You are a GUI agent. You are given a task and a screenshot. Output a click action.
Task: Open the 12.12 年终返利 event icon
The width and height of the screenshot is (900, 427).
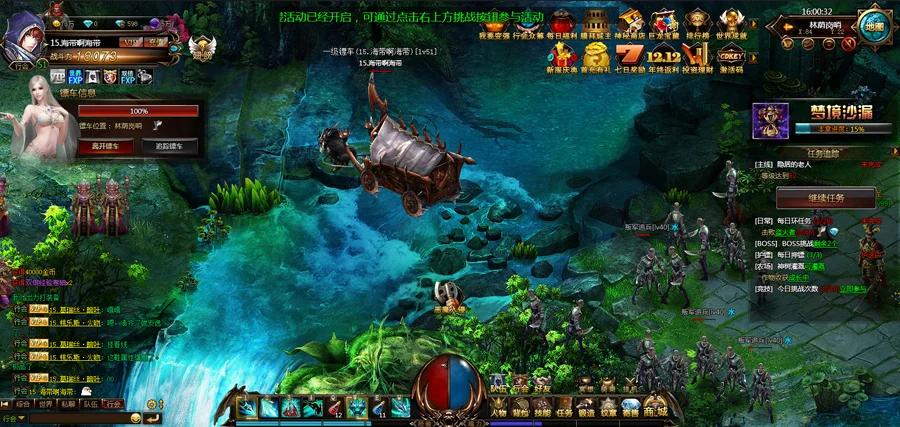pos(664,57)
